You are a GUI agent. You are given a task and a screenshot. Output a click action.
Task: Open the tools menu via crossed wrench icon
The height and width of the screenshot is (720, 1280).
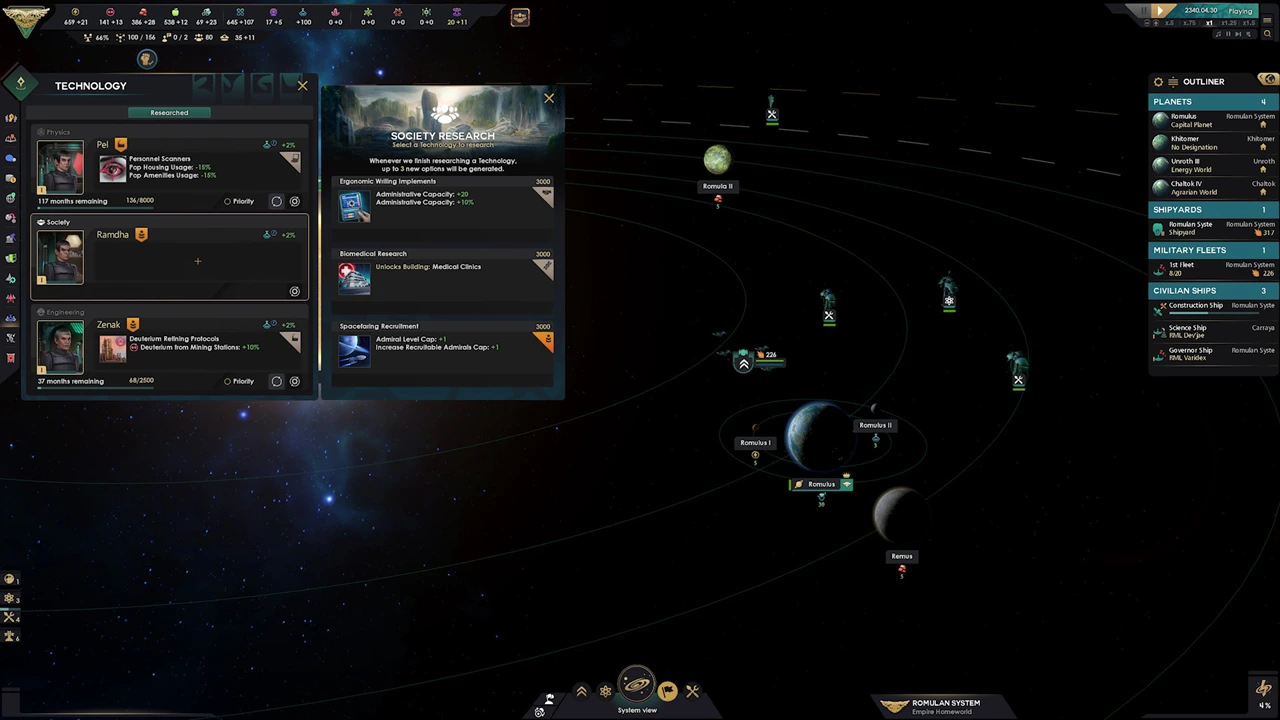pyautogui.click(x=692, y=690)
